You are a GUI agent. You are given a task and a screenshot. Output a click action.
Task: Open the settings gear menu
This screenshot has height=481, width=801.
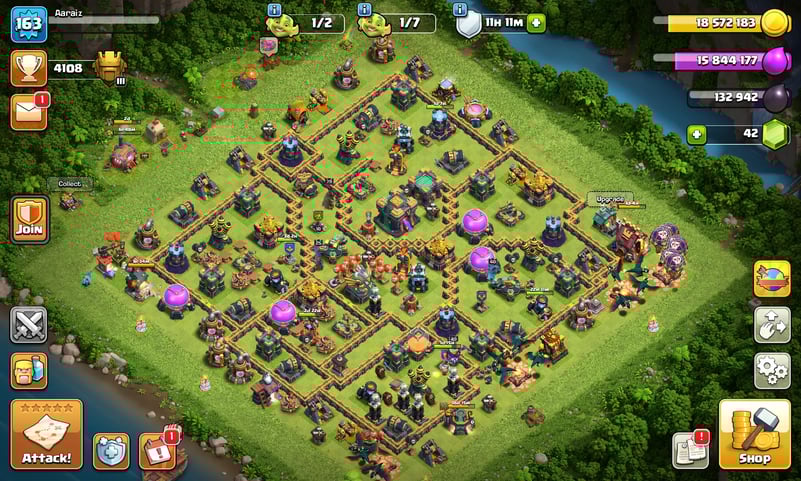click(x=772, y=370)
